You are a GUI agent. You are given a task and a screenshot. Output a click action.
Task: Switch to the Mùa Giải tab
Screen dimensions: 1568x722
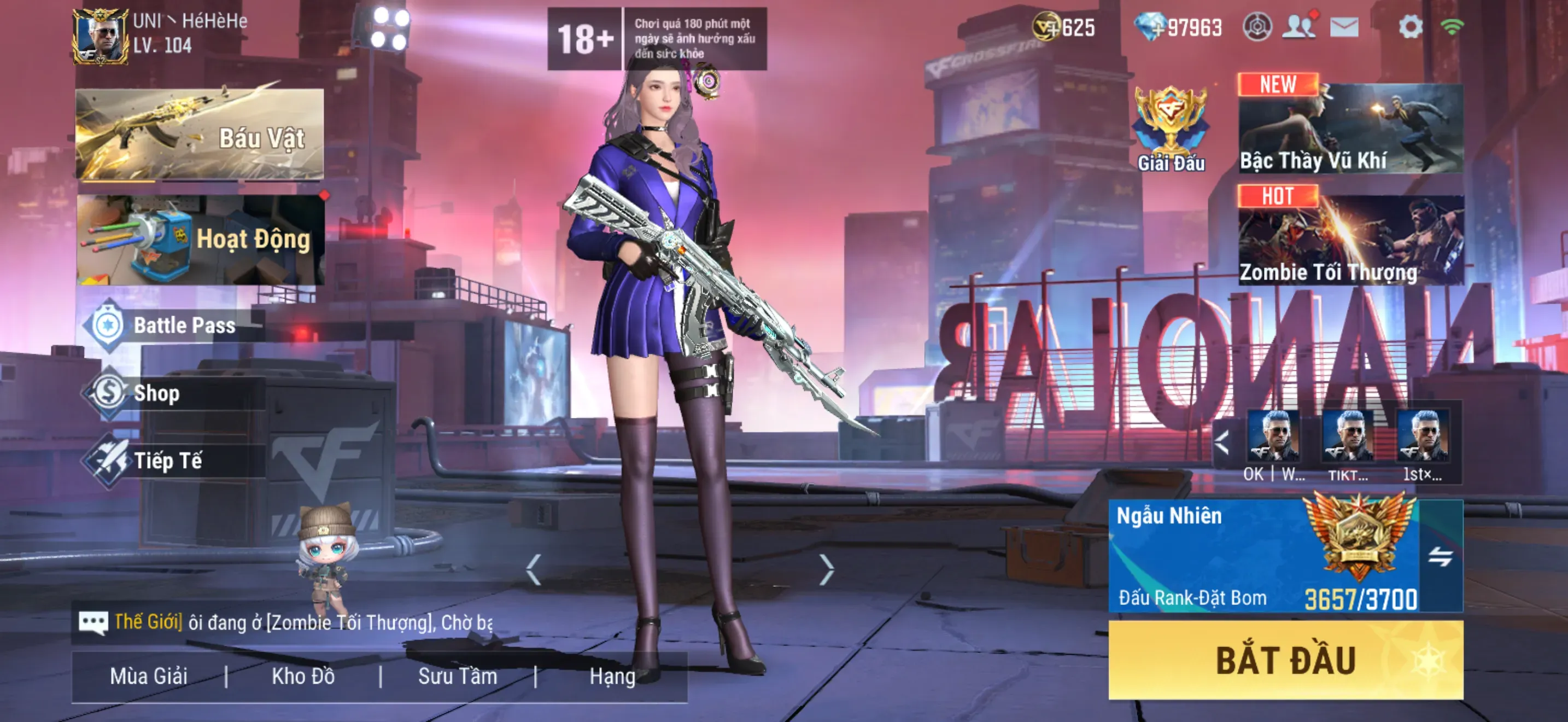coord(149,677)
